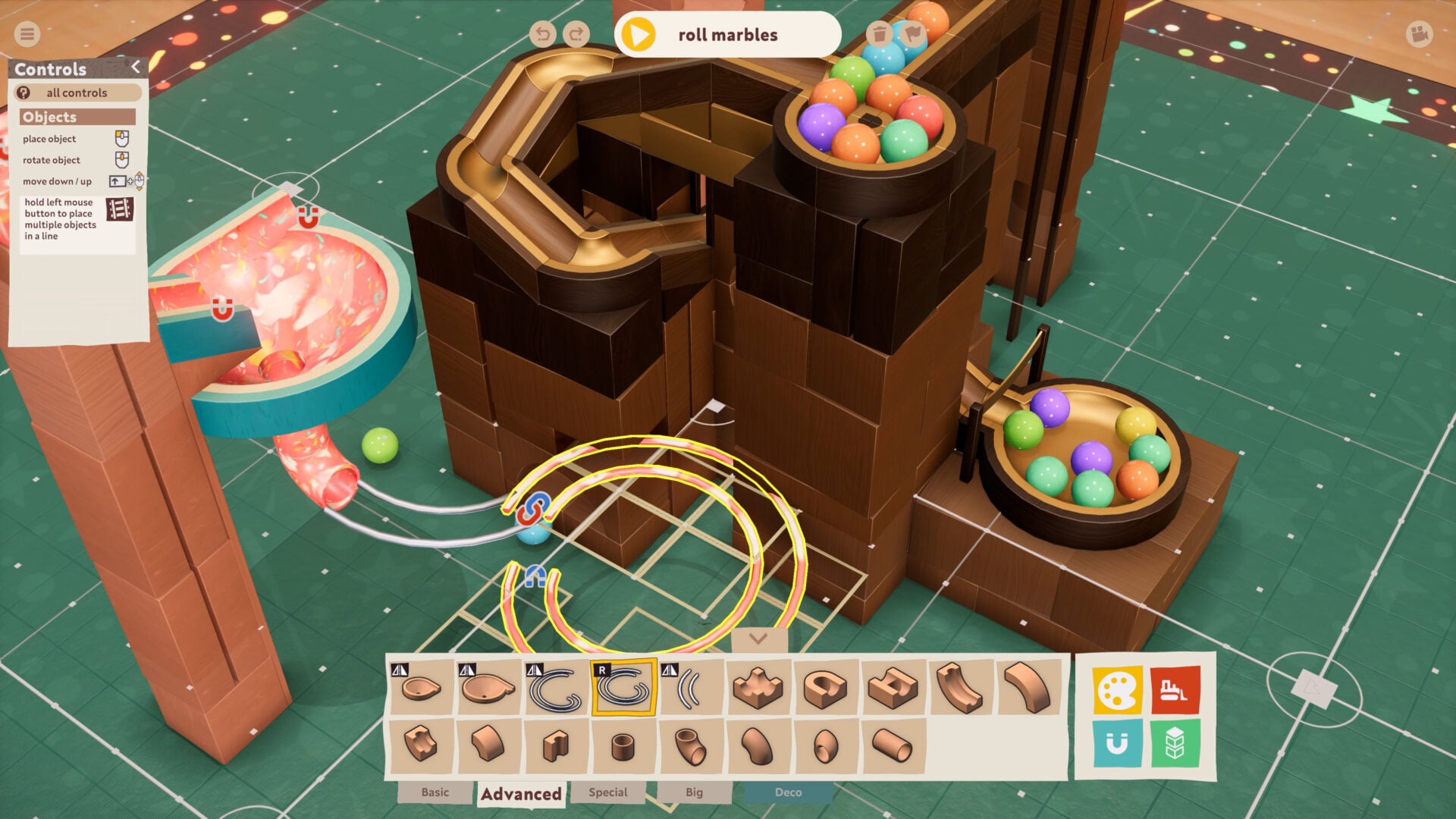This screenshot has height=819, width=1456.
Task: Redo the last action
Action: (x=577, y=33)
